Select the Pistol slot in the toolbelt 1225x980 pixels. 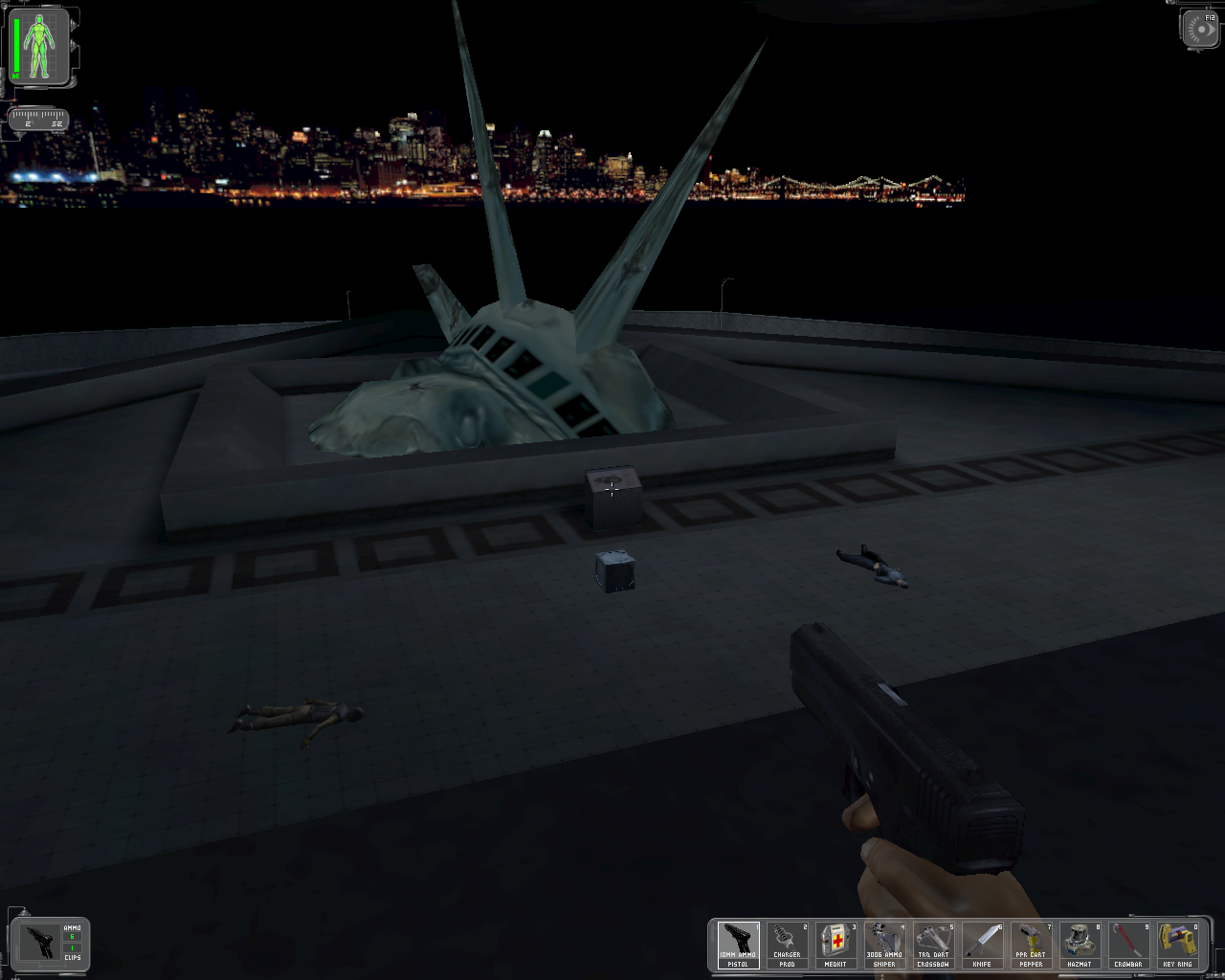[x=738, y=944]
